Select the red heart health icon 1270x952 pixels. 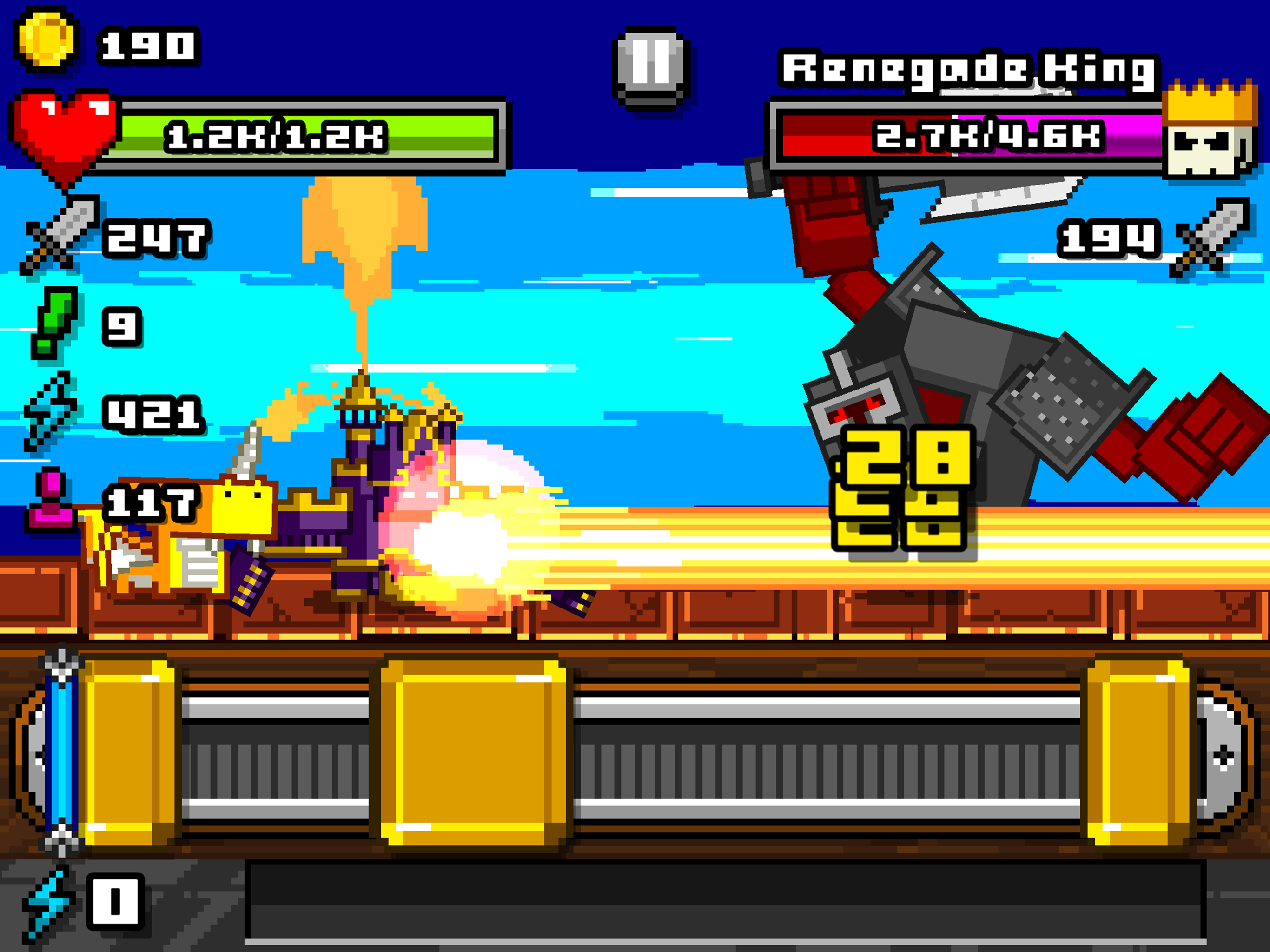63,129
